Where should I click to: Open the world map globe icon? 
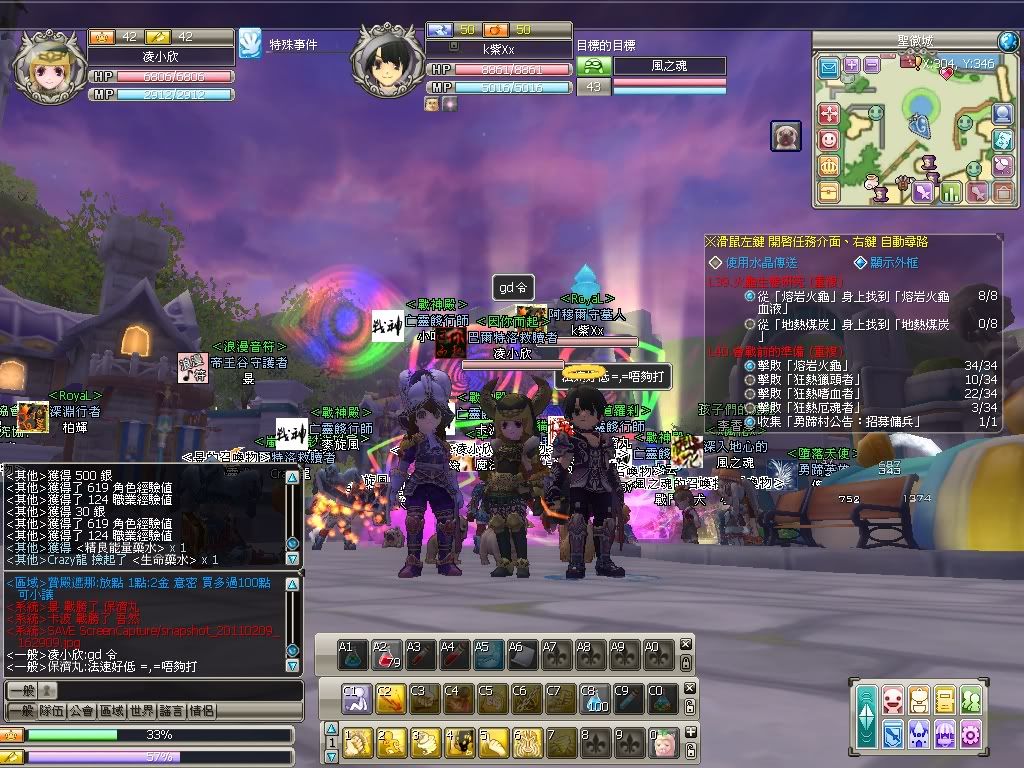pos(1008,41)
